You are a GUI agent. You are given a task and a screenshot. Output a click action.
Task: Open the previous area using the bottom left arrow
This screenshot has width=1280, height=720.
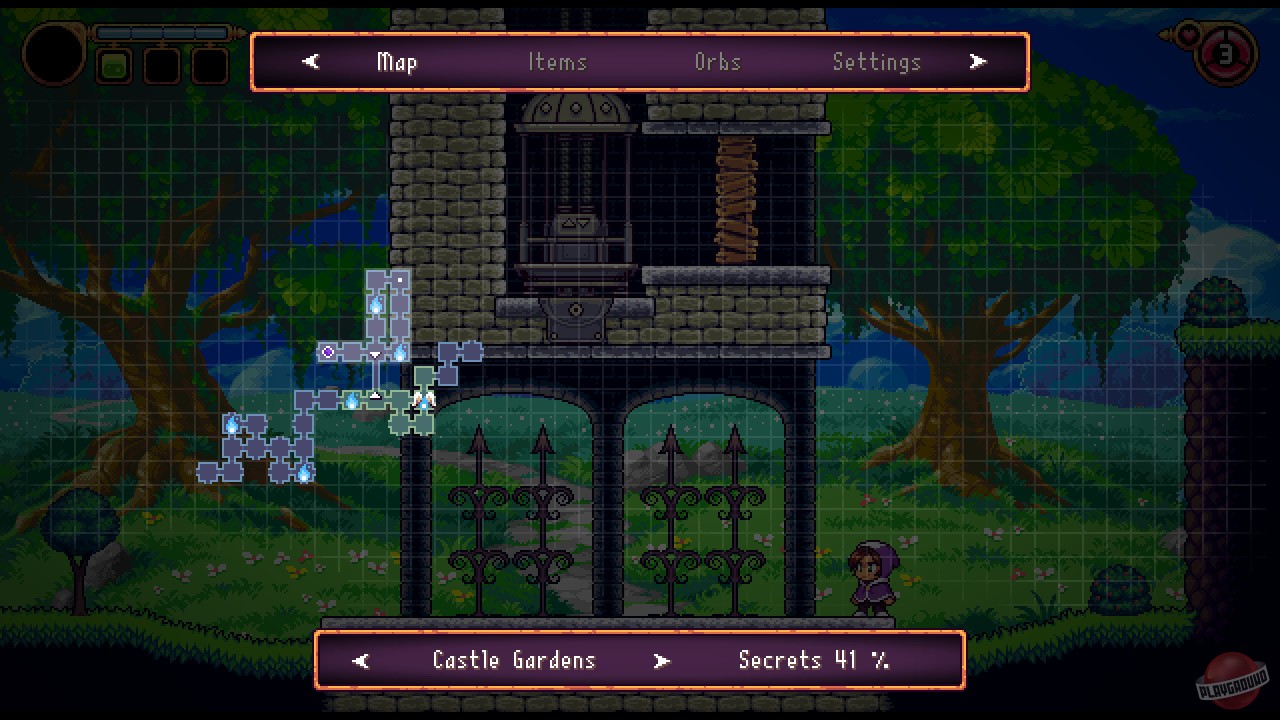(x=360, y=660)
